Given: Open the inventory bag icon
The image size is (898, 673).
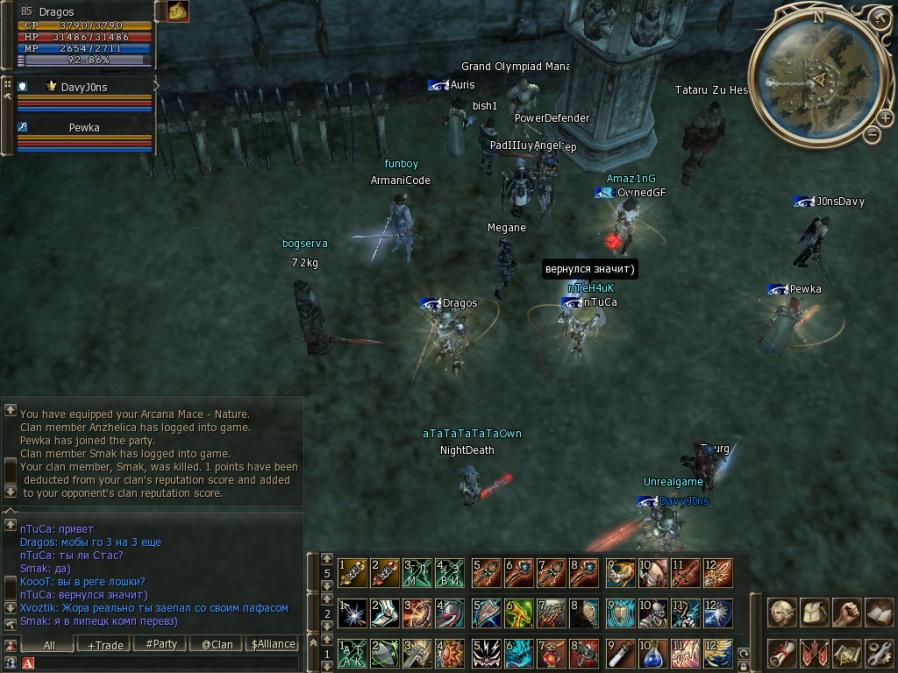Looking at the screenshot, I should click(814, 613).
